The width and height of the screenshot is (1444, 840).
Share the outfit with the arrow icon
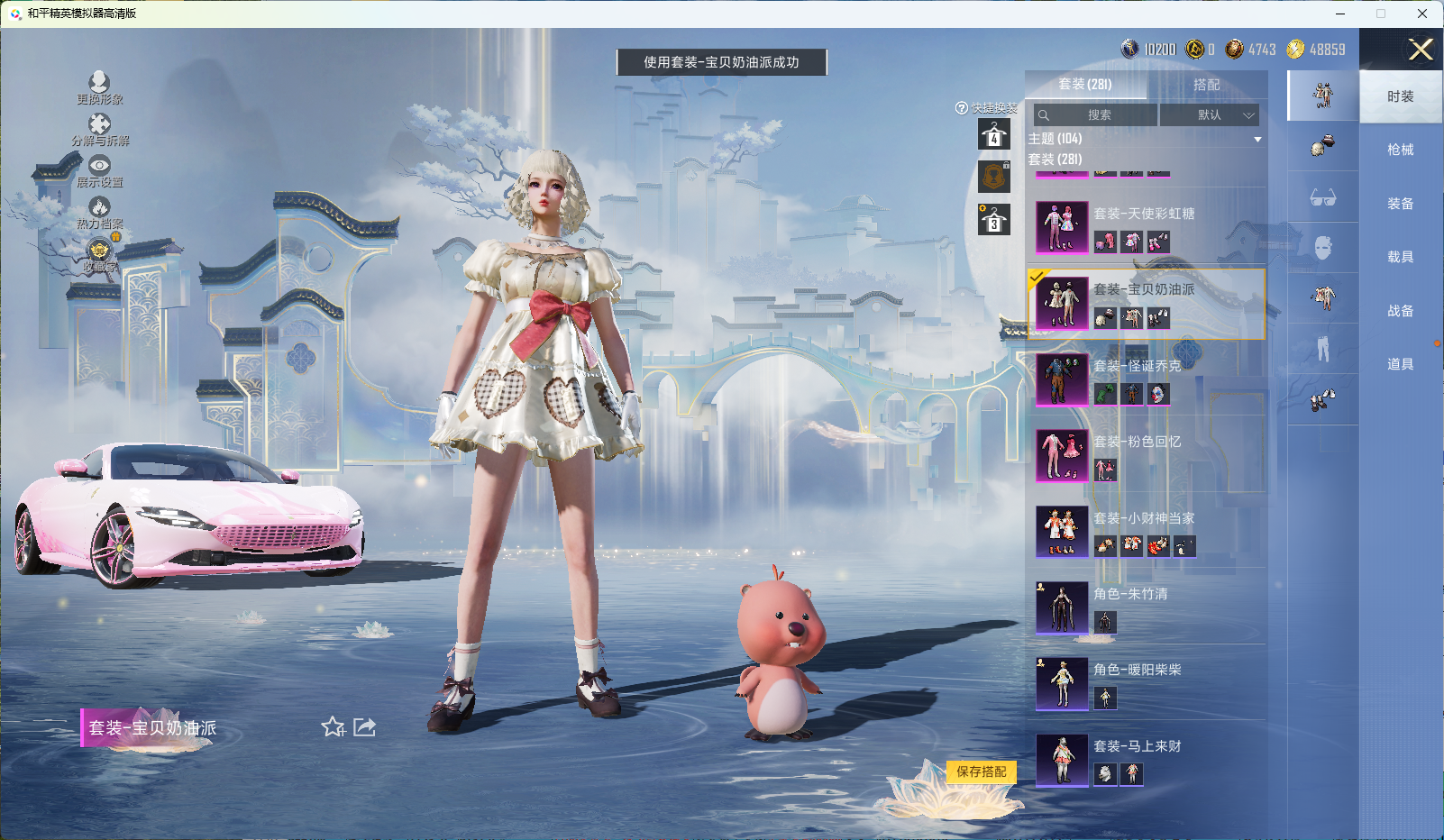(365, 726)
